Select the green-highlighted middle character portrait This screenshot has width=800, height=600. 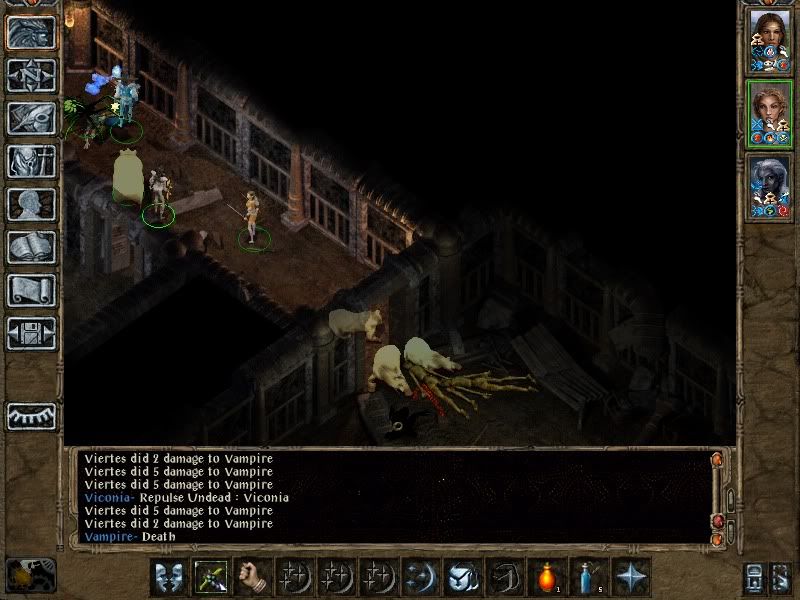[769, 113]
